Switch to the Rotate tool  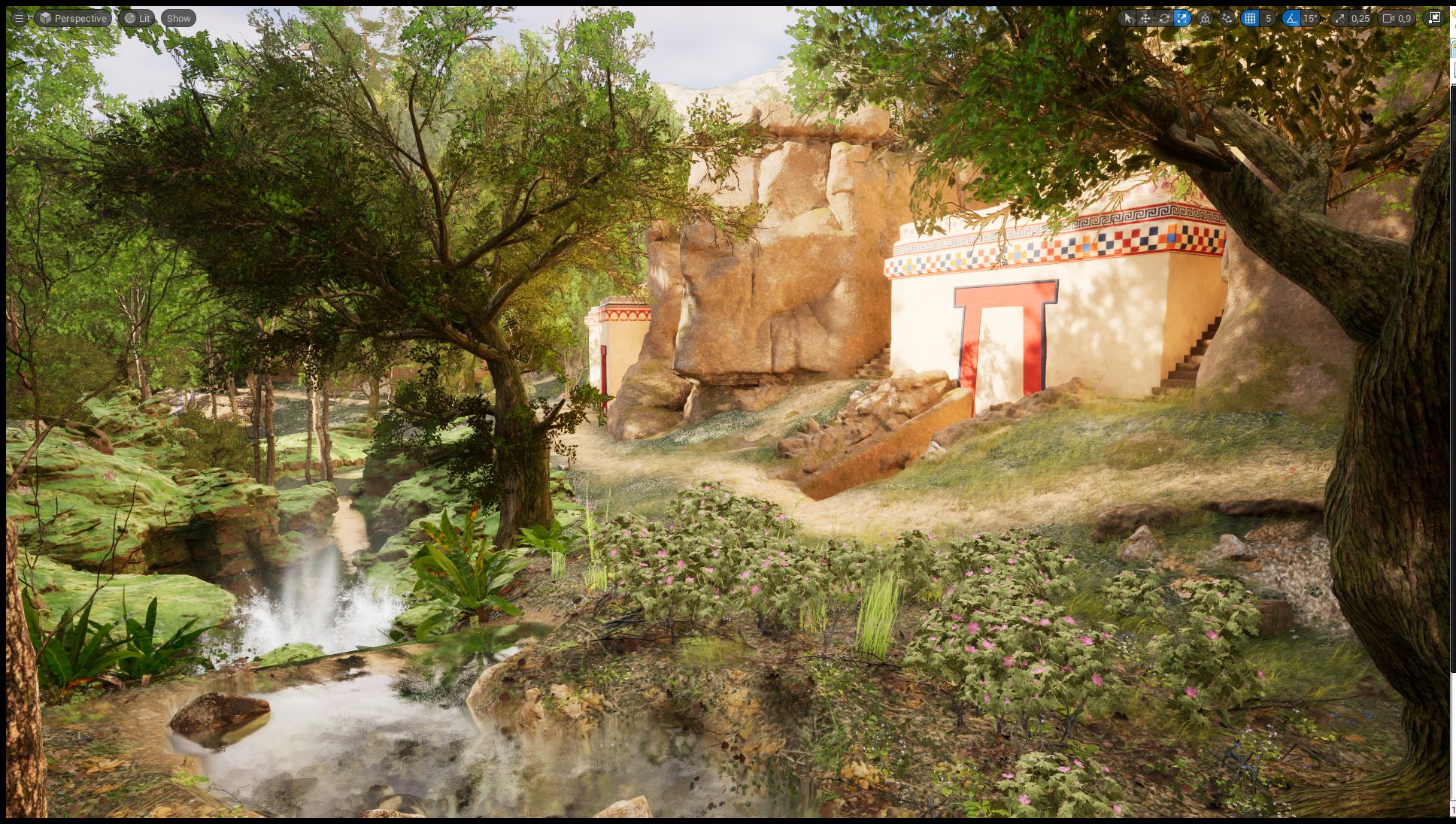click(x=1165, y=19)
